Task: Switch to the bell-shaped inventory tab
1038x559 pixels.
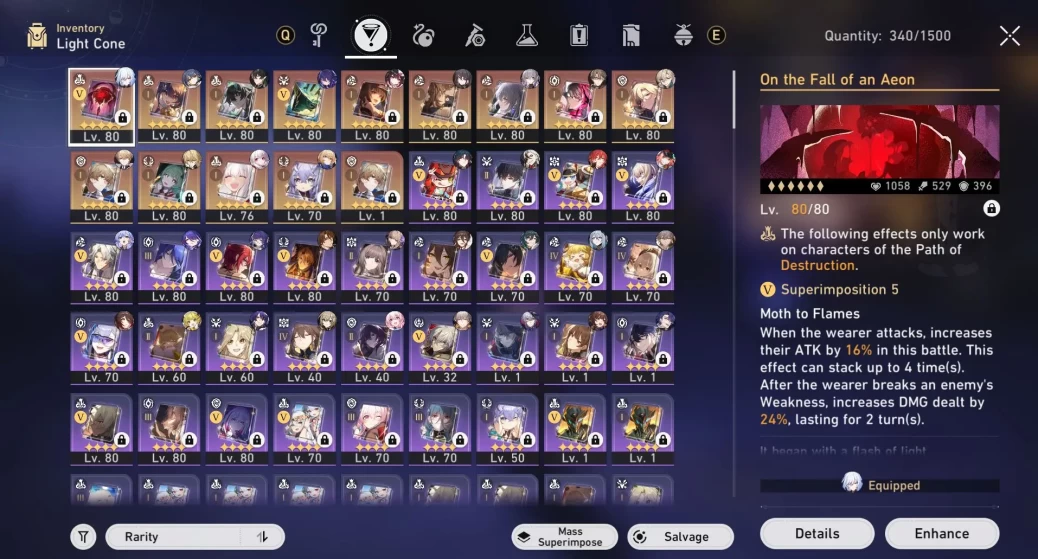Action: (x=683, y=36)
